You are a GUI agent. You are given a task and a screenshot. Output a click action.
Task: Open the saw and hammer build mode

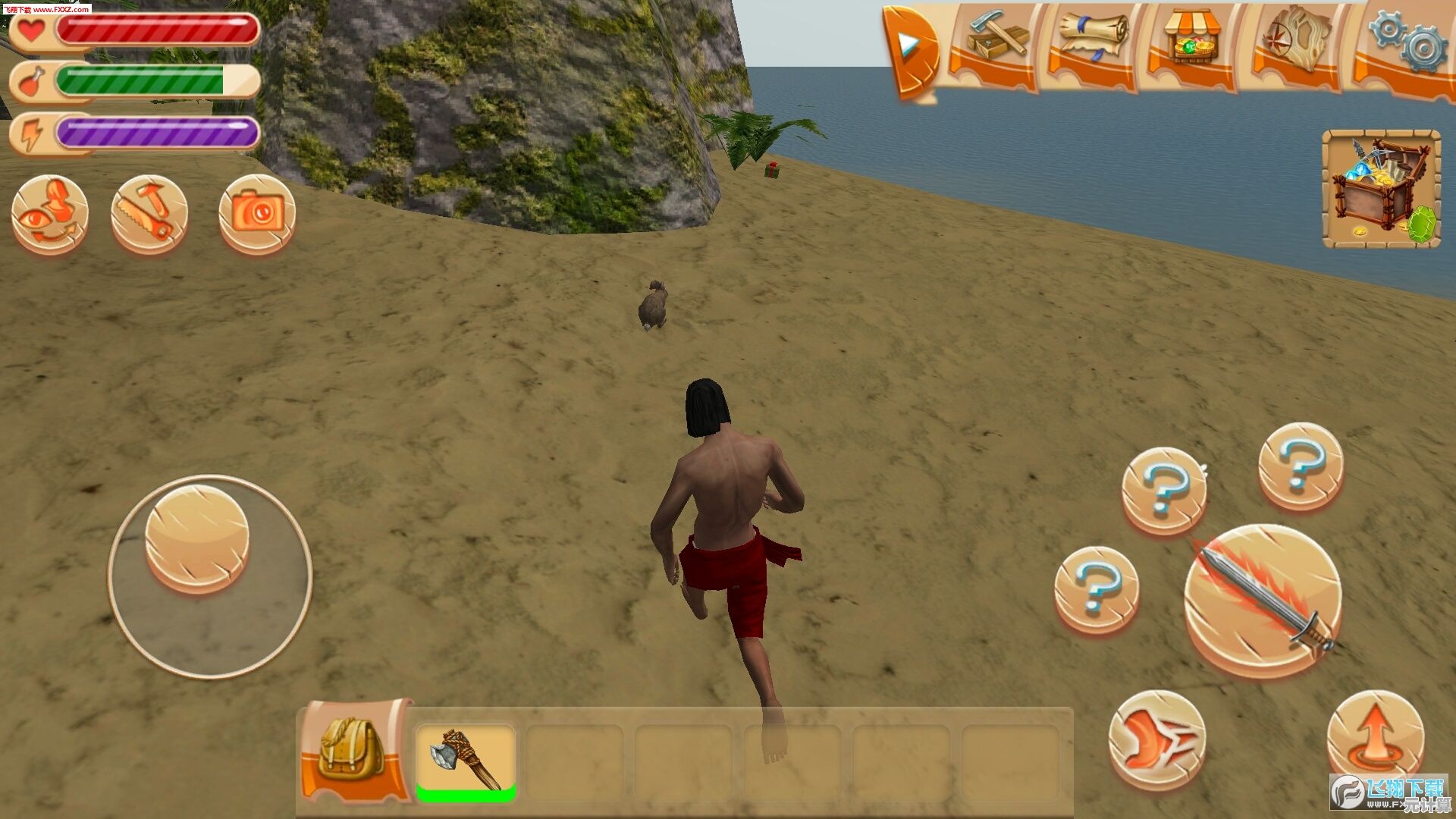click(x=149, y=214)
